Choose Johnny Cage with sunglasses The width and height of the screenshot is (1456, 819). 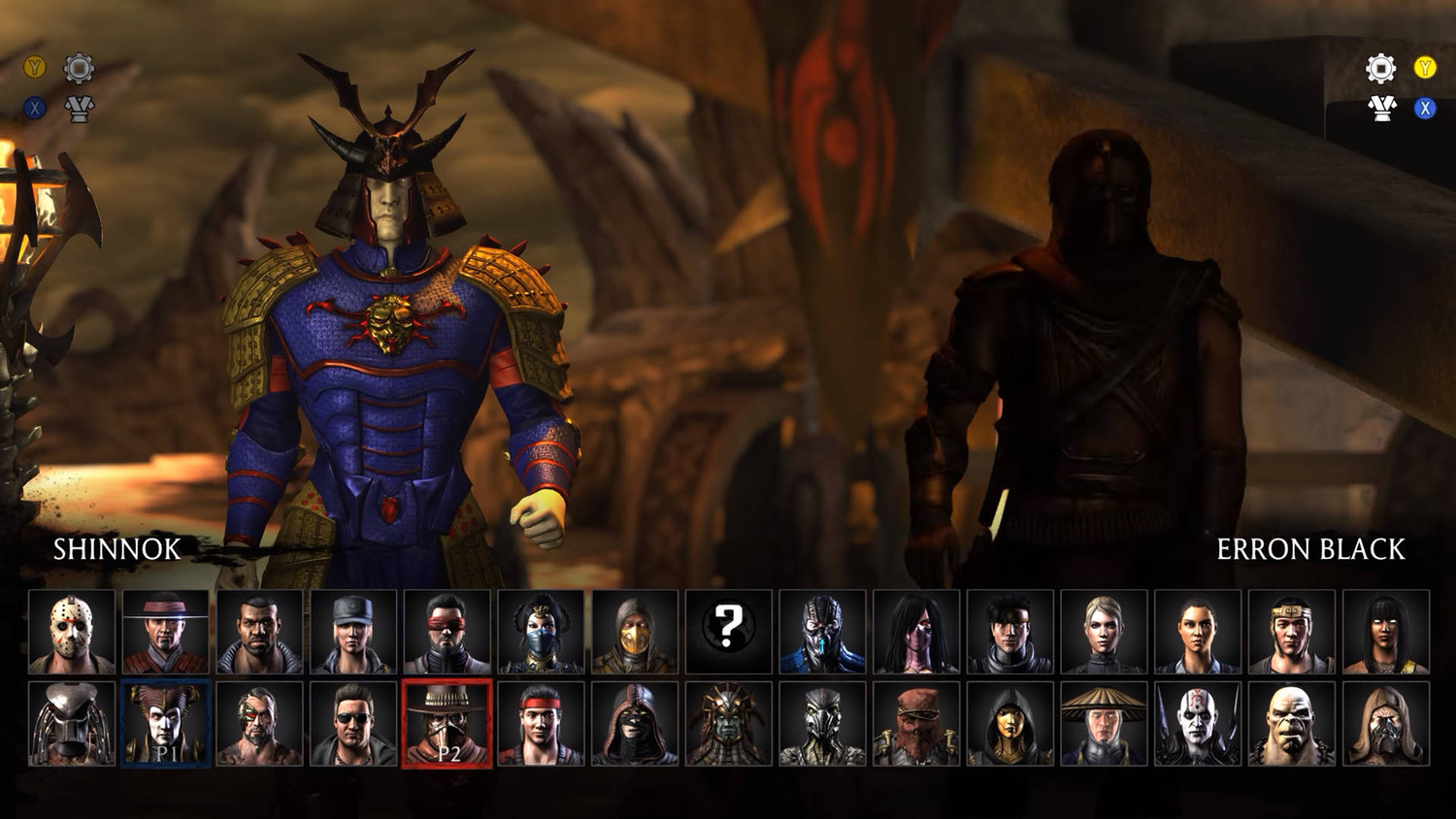click(353, 723)
